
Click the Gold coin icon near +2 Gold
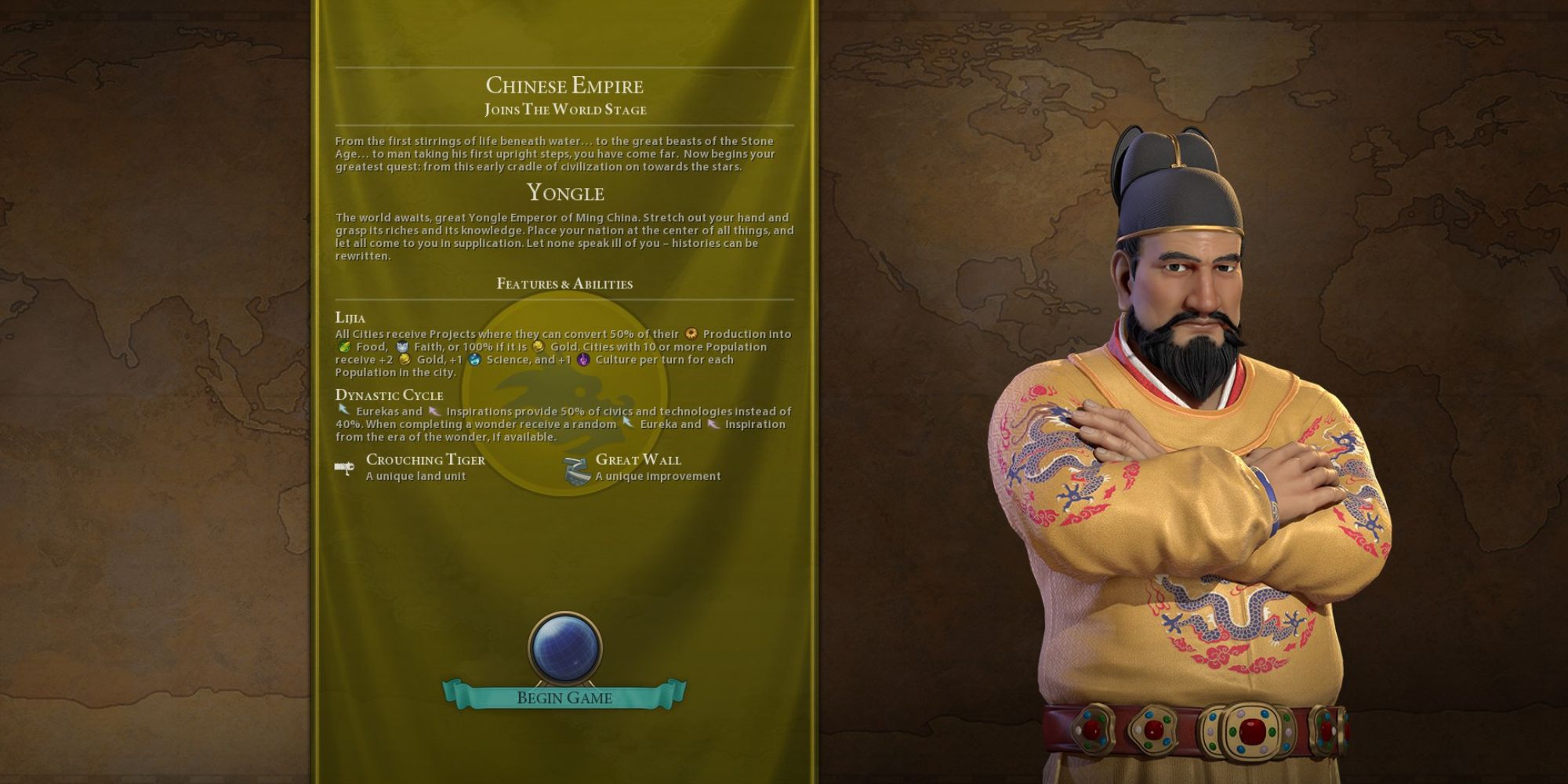[405, 360]
